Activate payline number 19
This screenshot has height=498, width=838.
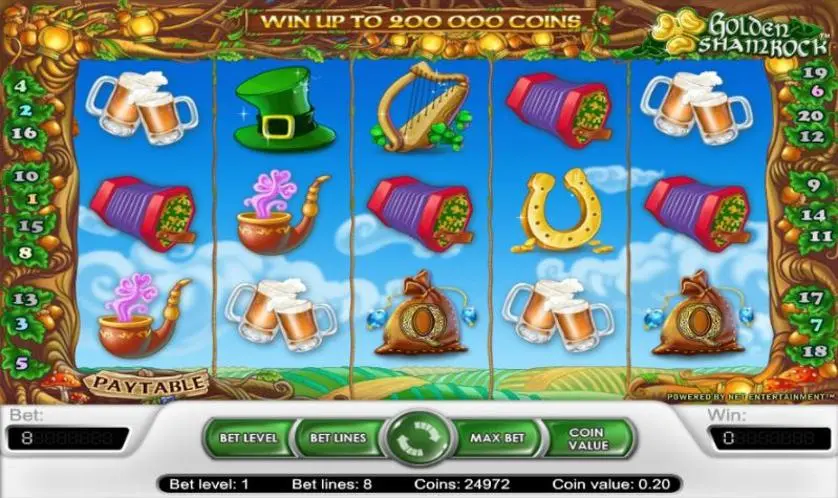(814, 72)
